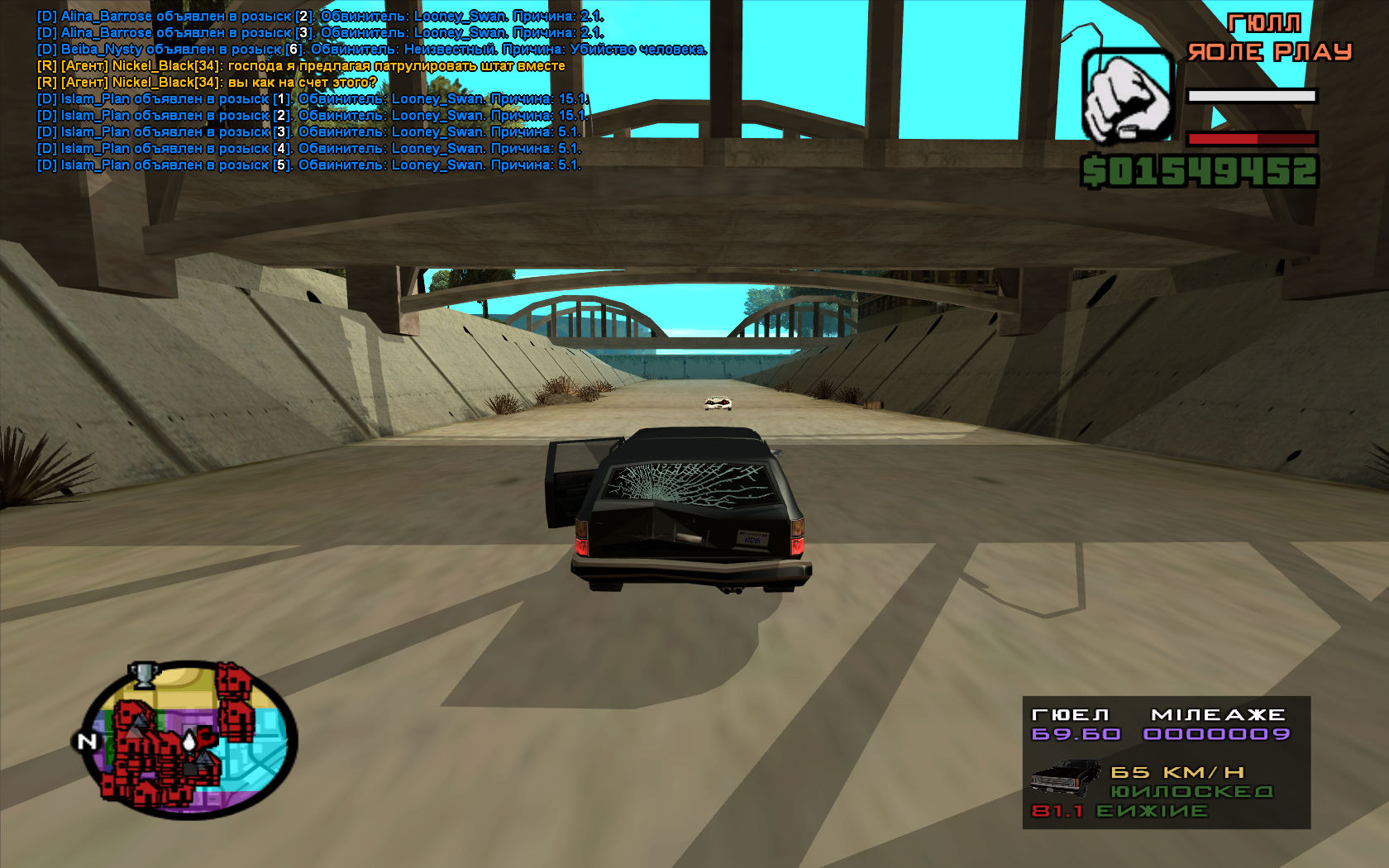Click the Beiba_Nysty wanted notice in chat

point(371,50)
